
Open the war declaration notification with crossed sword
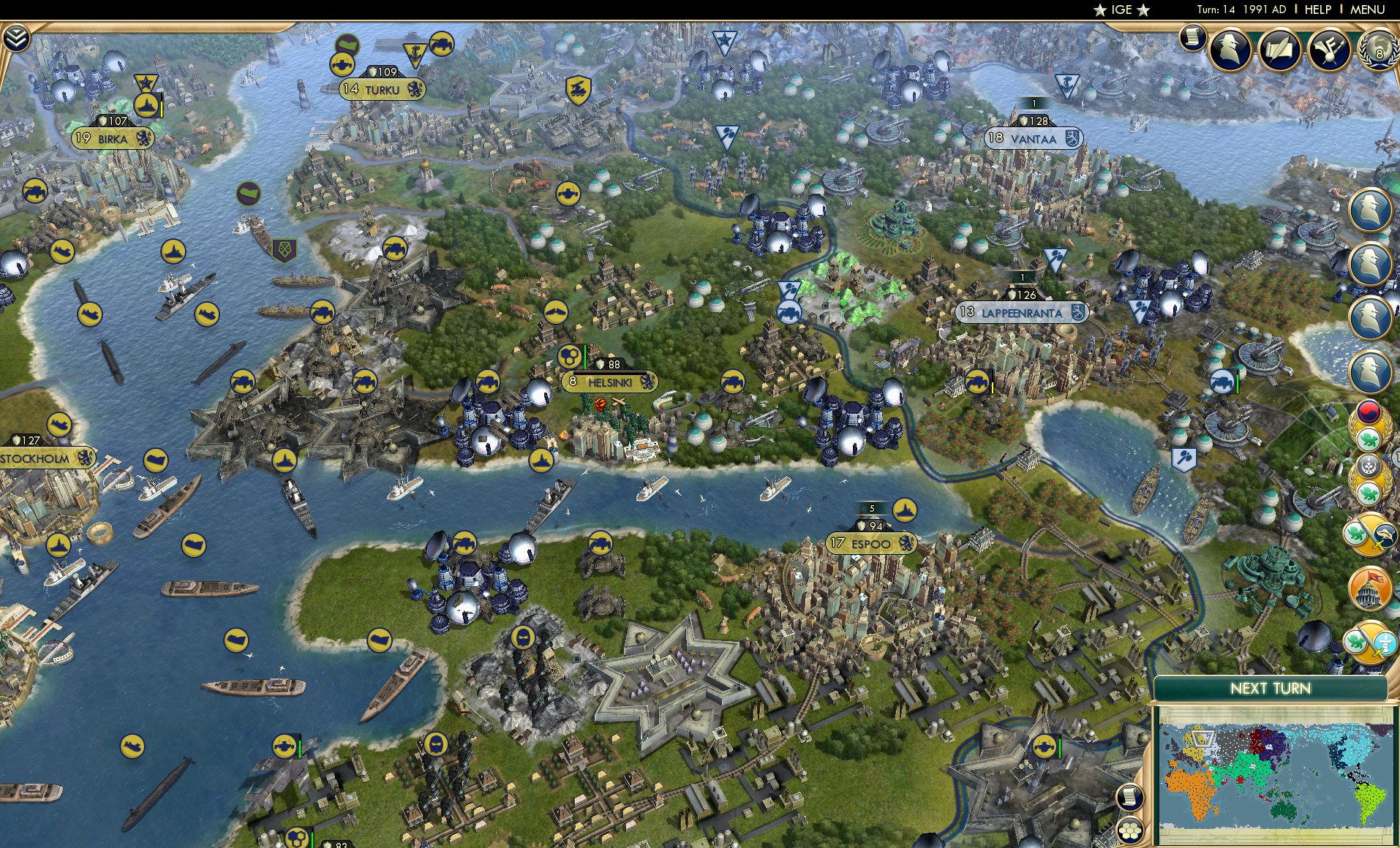pyautogui.click(x=1371, y=534)
